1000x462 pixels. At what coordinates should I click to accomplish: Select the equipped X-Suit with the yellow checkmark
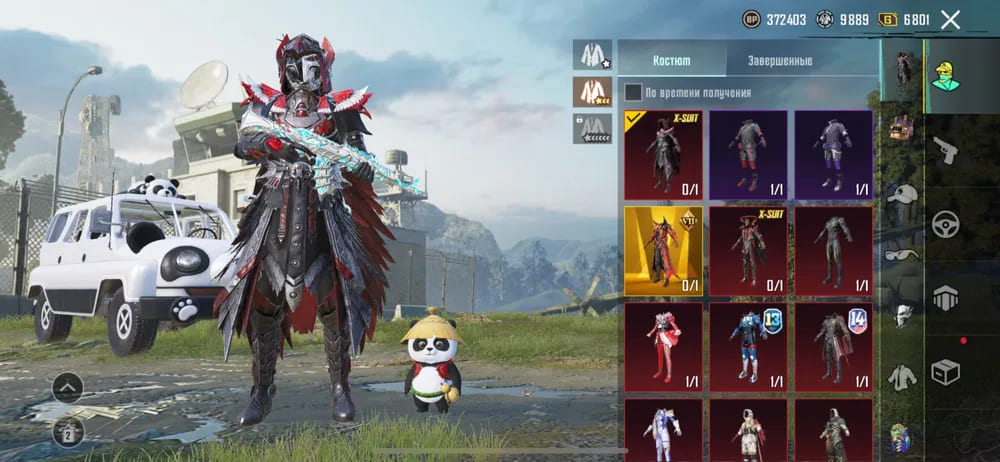[x=663, y=155]
